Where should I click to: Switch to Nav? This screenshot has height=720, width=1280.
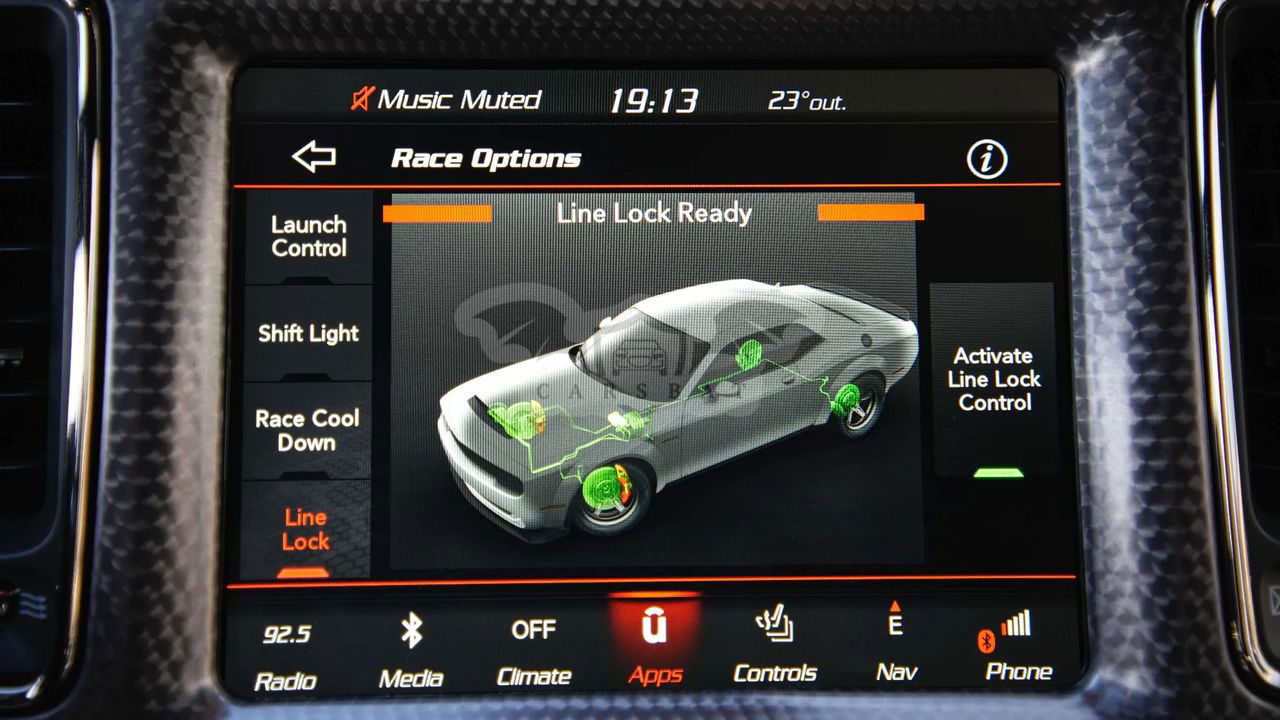896,650
